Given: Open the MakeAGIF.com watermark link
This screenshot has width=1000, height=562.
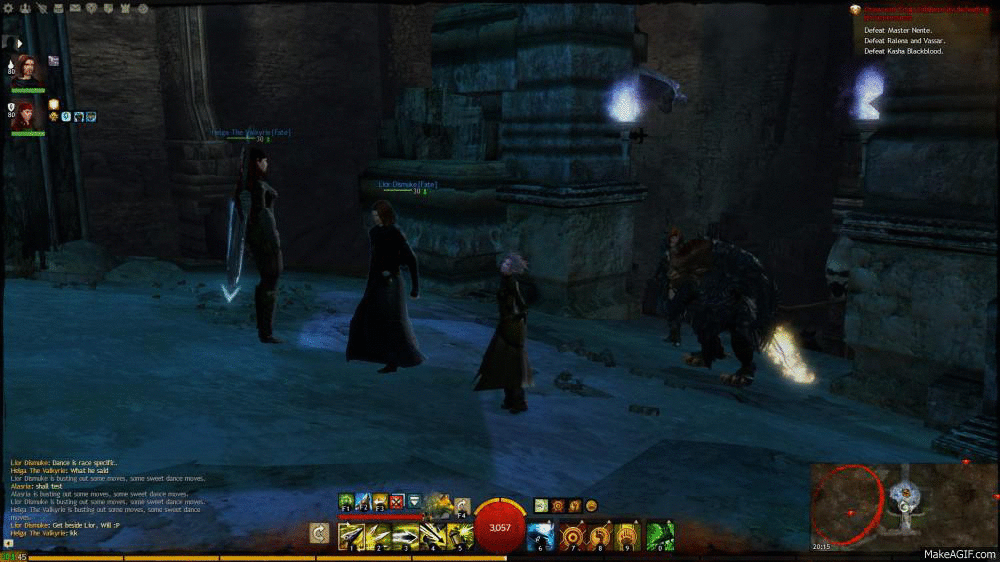Looking at the screenshot, I should [x=958, y=553].
